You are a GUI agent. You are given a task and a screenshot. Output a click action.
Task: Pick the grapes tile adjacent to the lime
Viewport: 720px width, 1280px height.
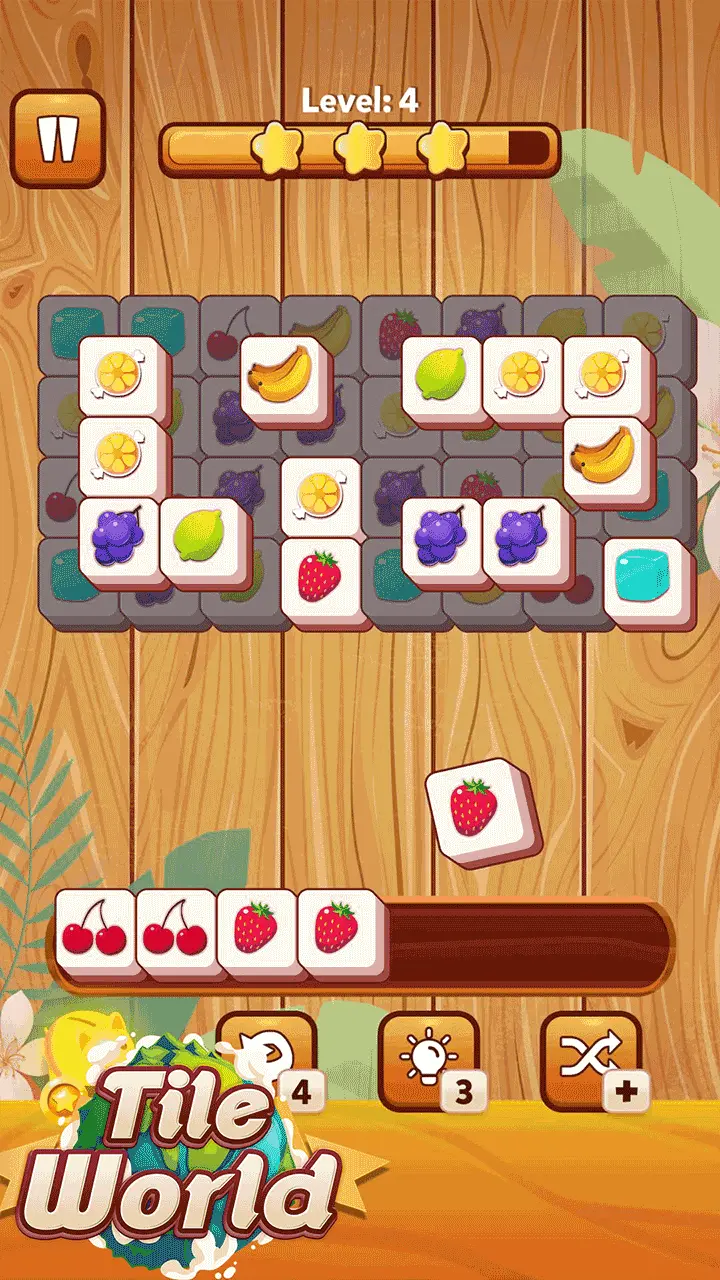119,540
